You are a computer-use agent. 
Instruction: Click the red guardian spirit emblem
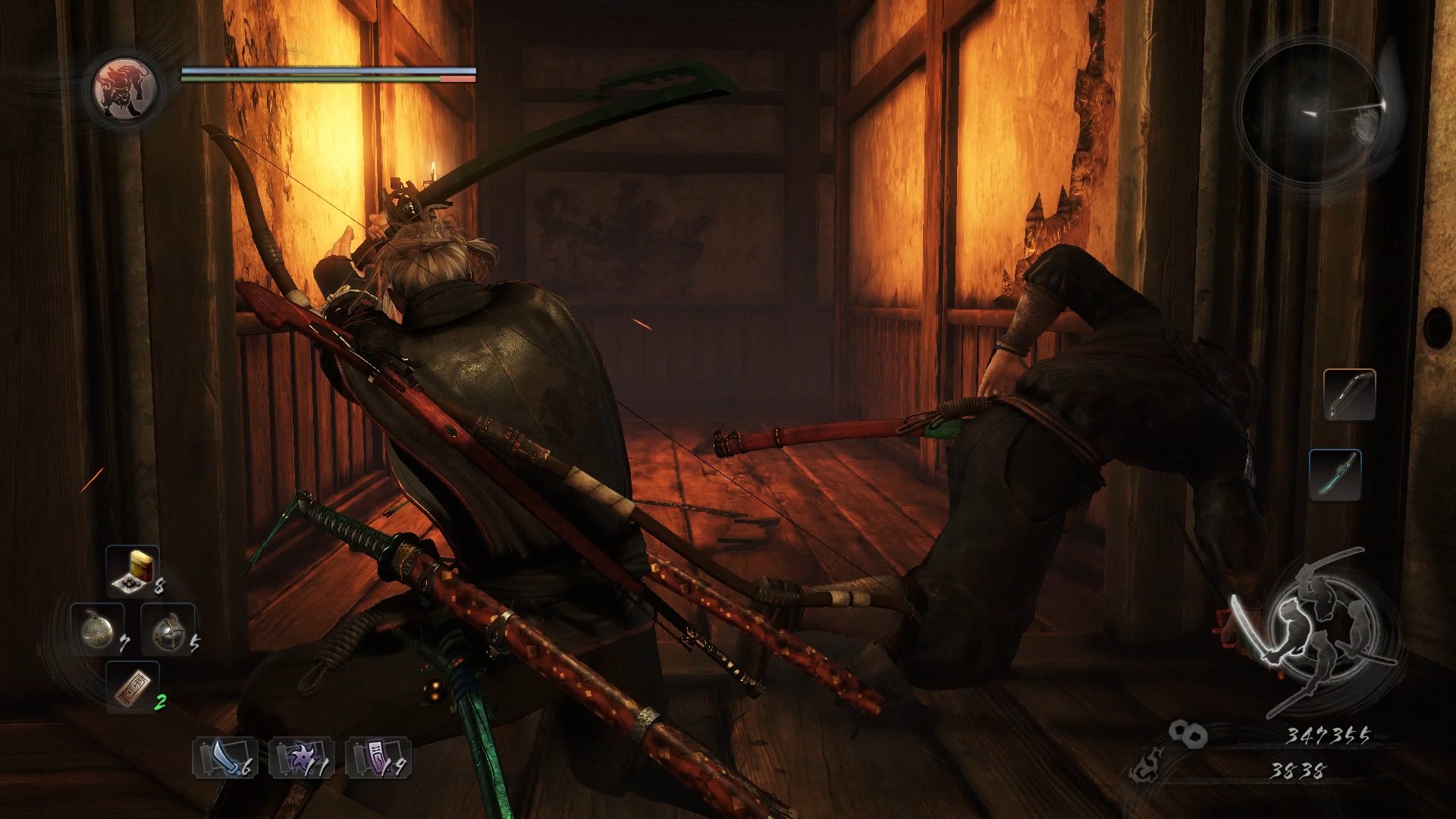click(x=124, y=89)
